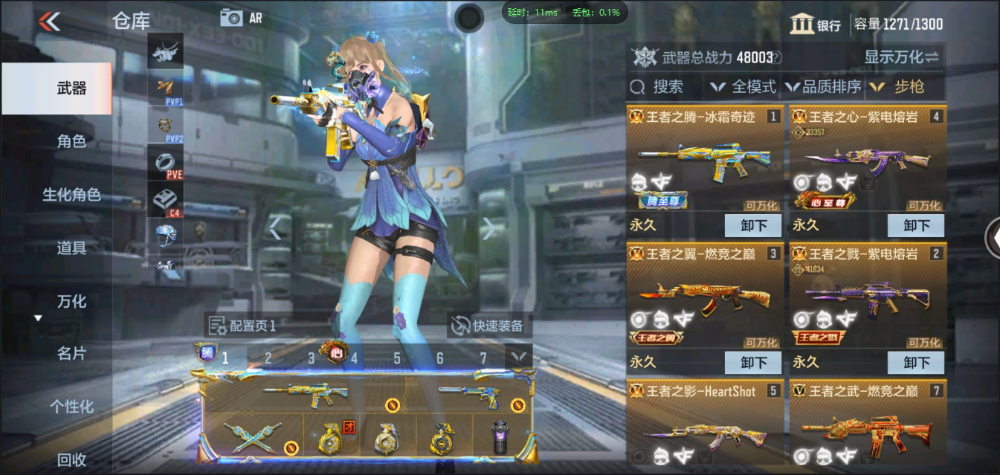Open the 生化角色 tab
The image size is (1000, 475).
[x=70, y=195]
